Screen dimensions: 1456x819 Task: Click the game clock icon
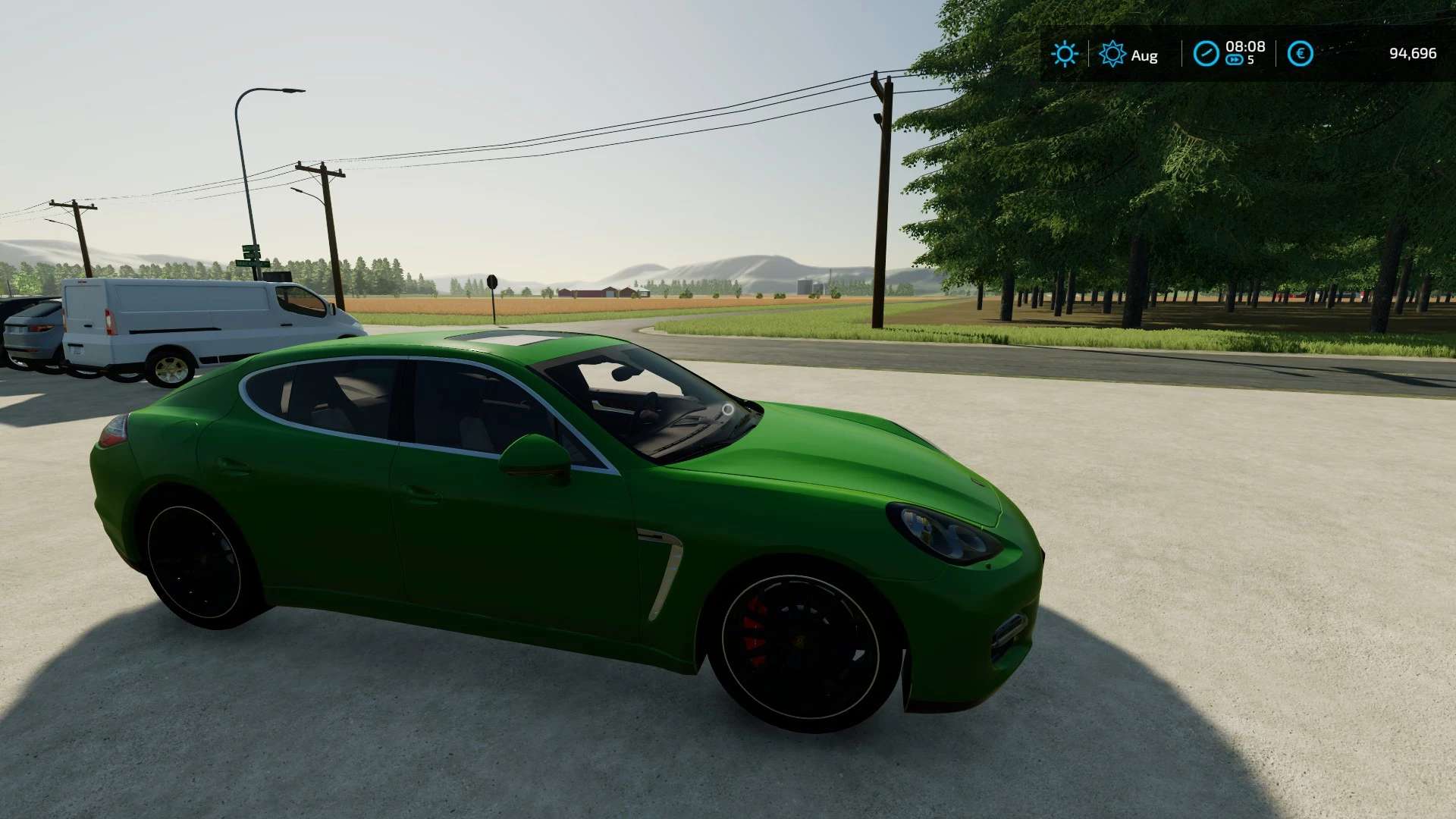[x=1205, y=54]
